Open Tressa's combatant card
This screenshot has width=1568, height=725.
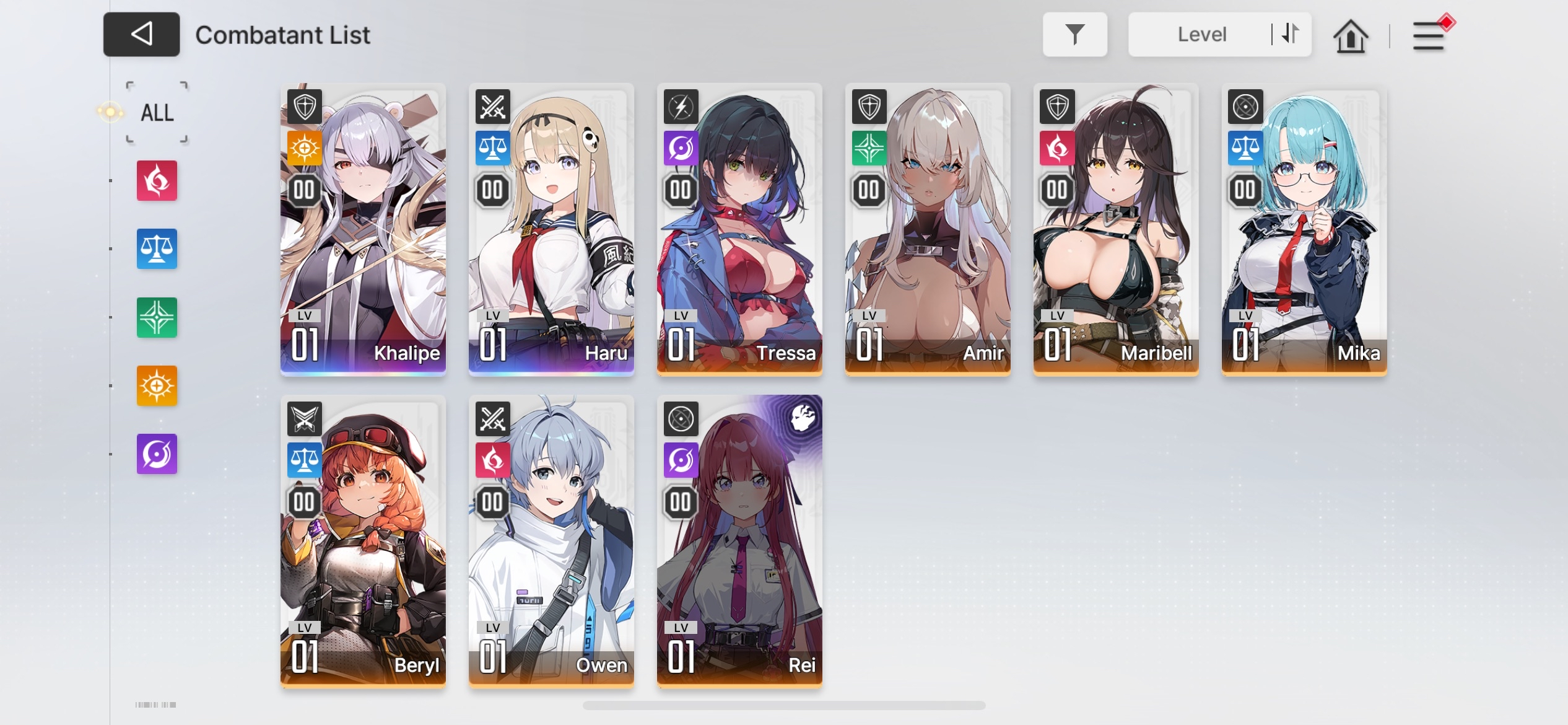click(739, 229)
